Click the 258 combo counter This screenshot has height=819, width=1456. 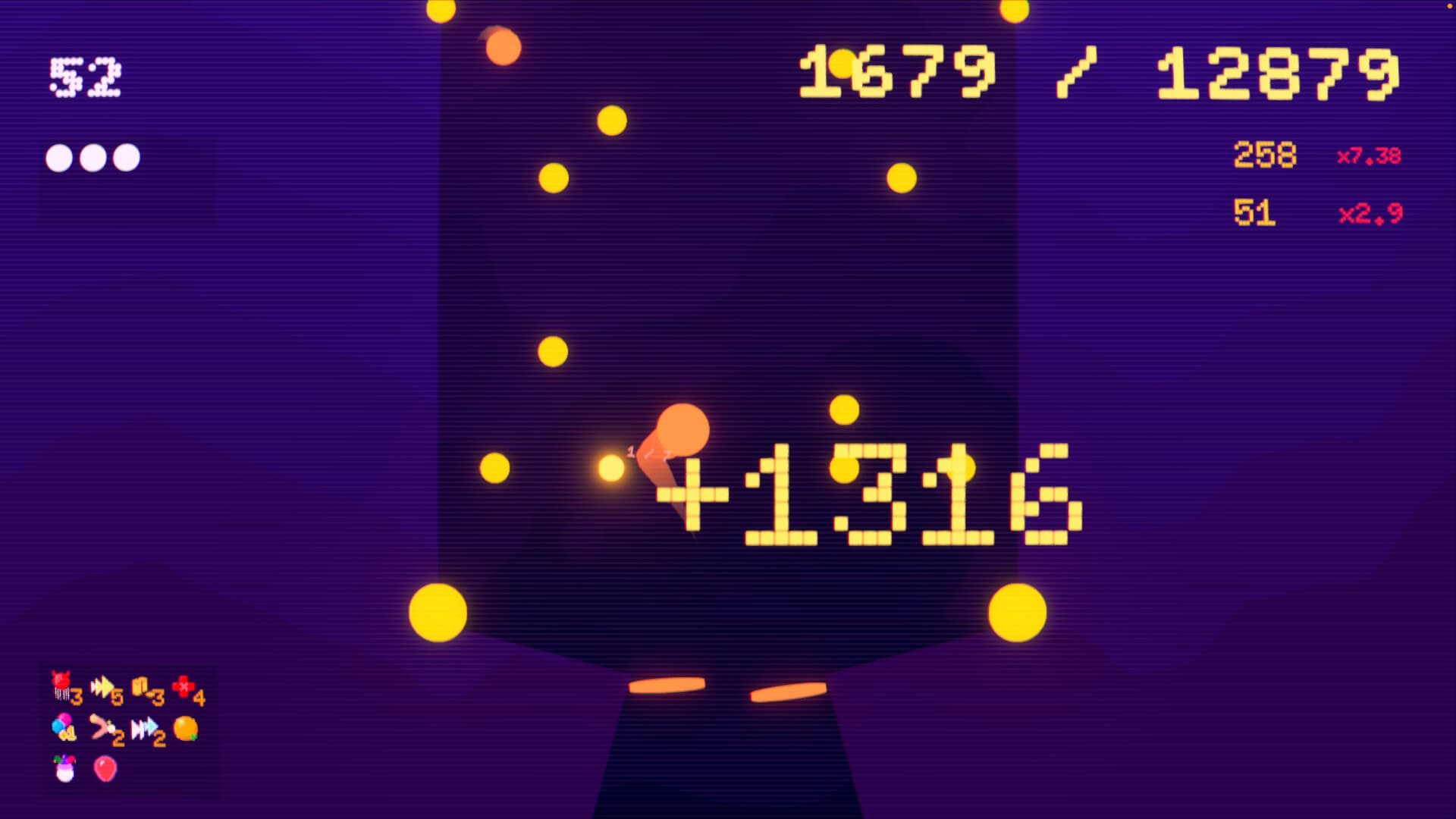point(1265,156)
